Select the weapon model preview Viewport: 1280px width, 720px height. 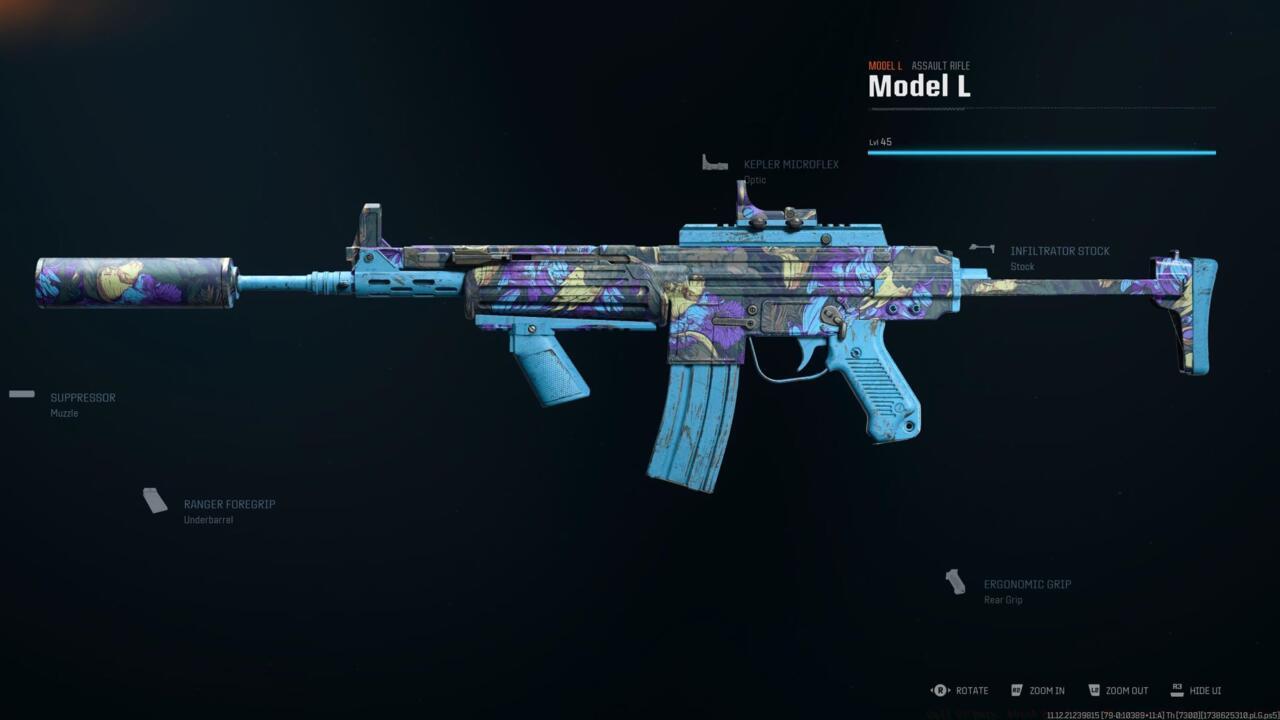[640, 300]
